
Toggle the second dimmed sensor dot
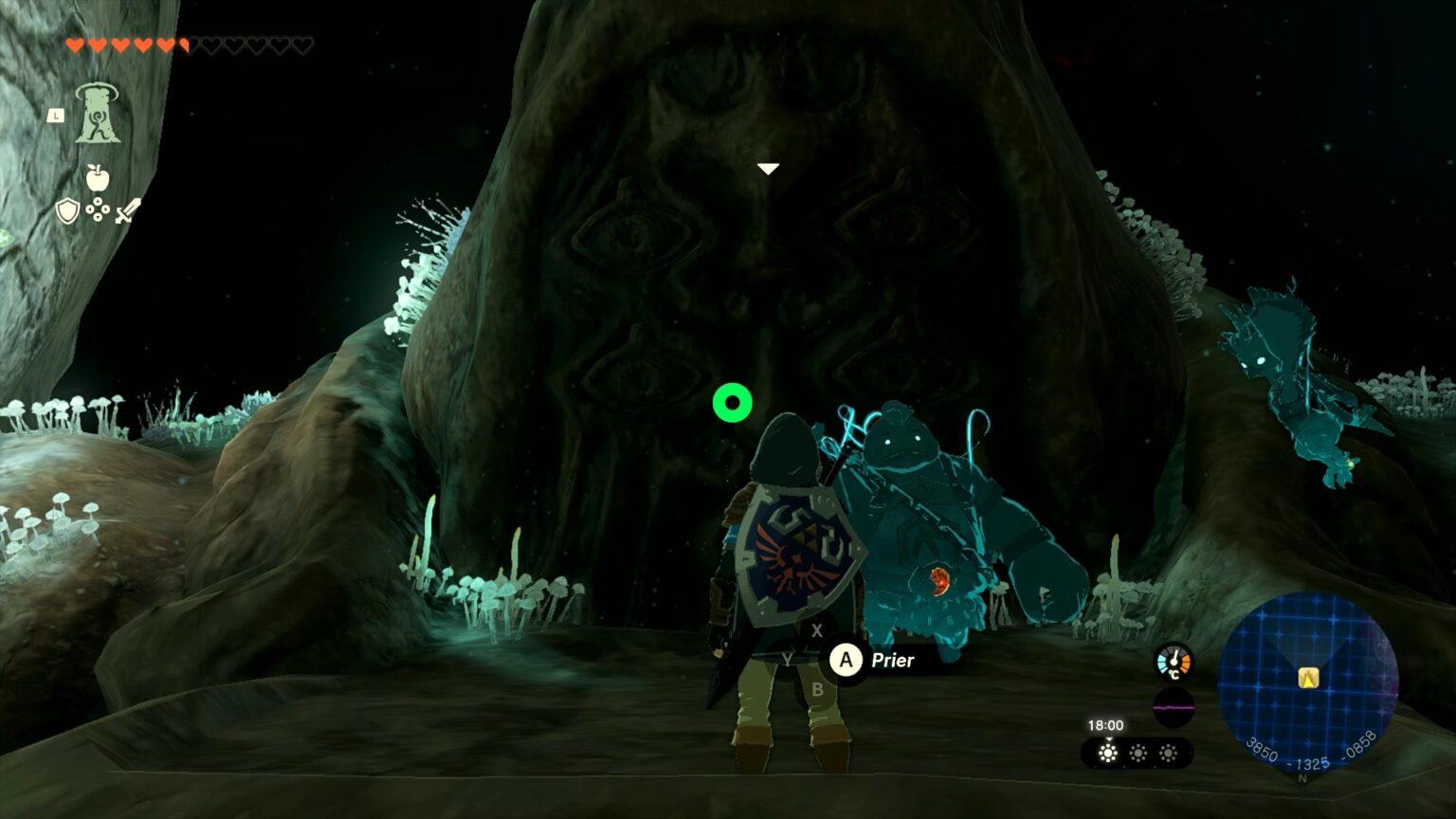coord(1138,753)
